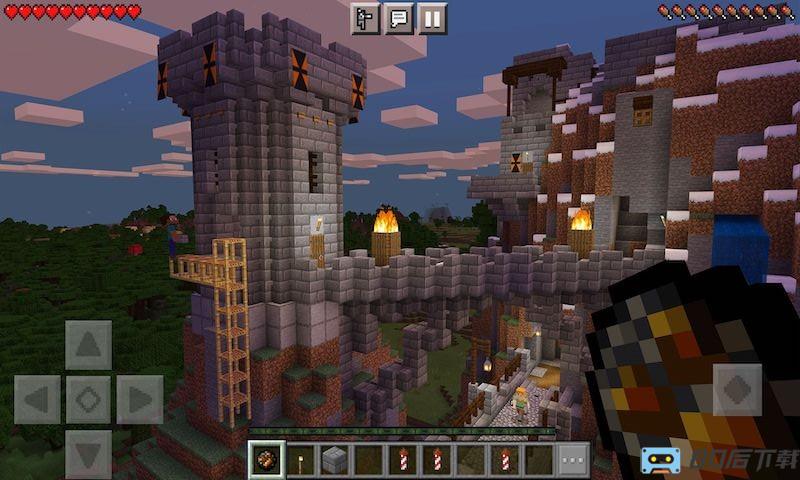Open the chat window
Viewport: 800px width, 480px height.
pyautogui.click(x=398, y=18)
